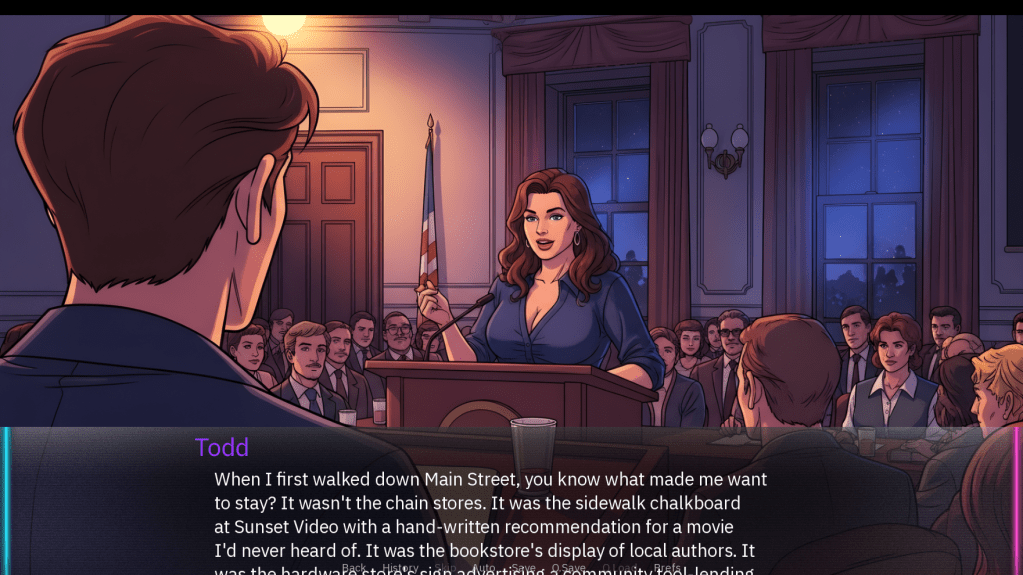
Task: Open the dialogue History log
Action: point(400,568)
